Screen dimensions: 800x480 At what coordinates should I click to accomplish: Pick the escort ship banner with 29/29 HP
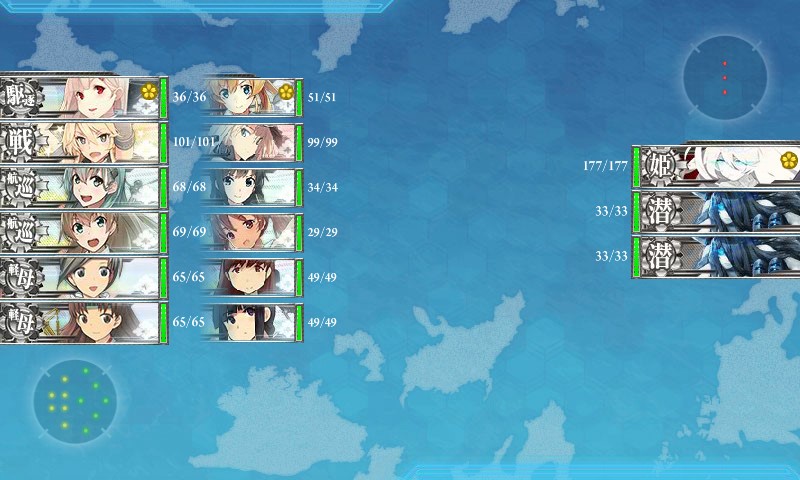tap(250, 231)
